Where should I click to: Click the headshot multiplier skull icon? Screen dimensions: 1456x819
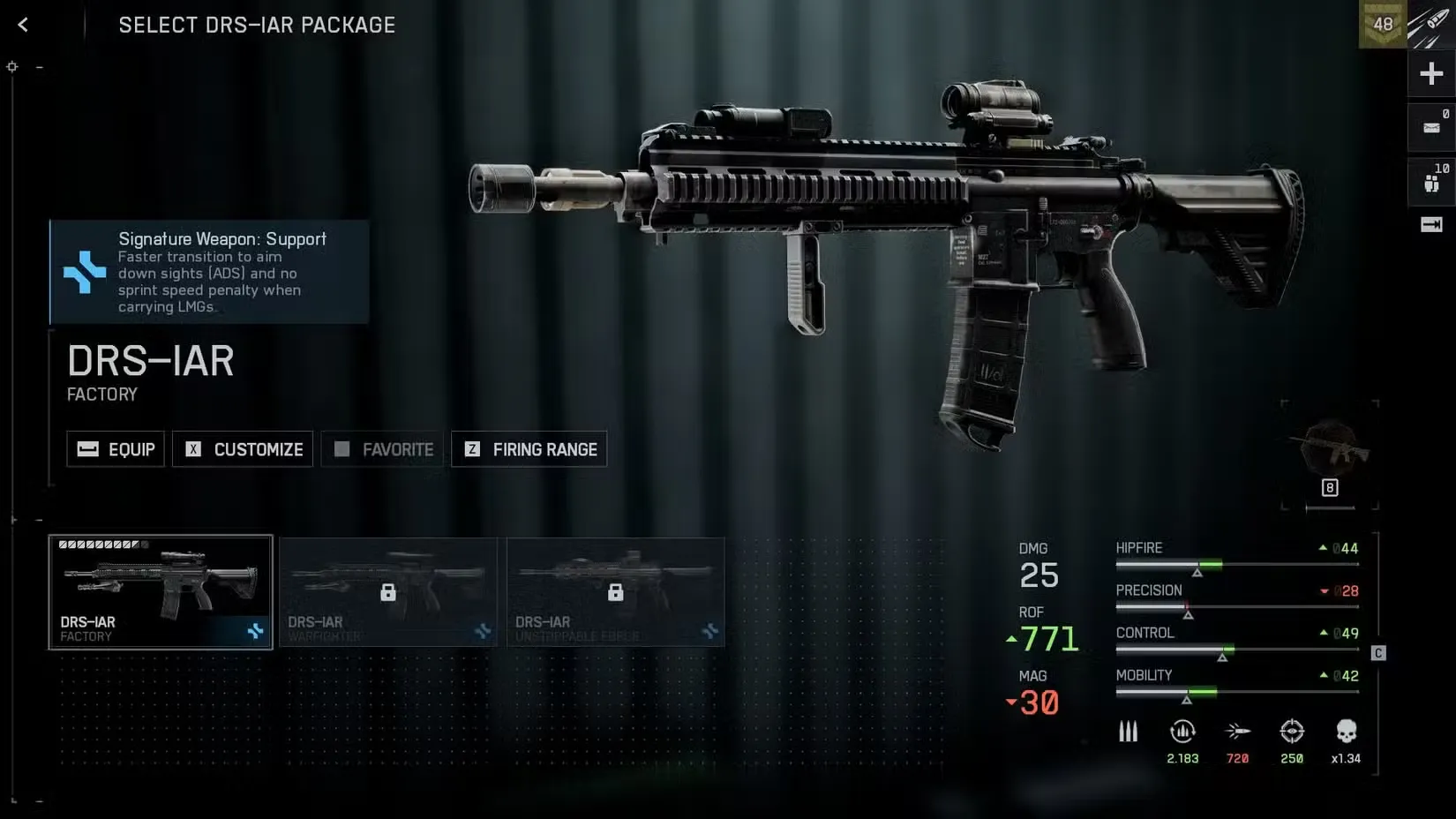coord(1345,732)
